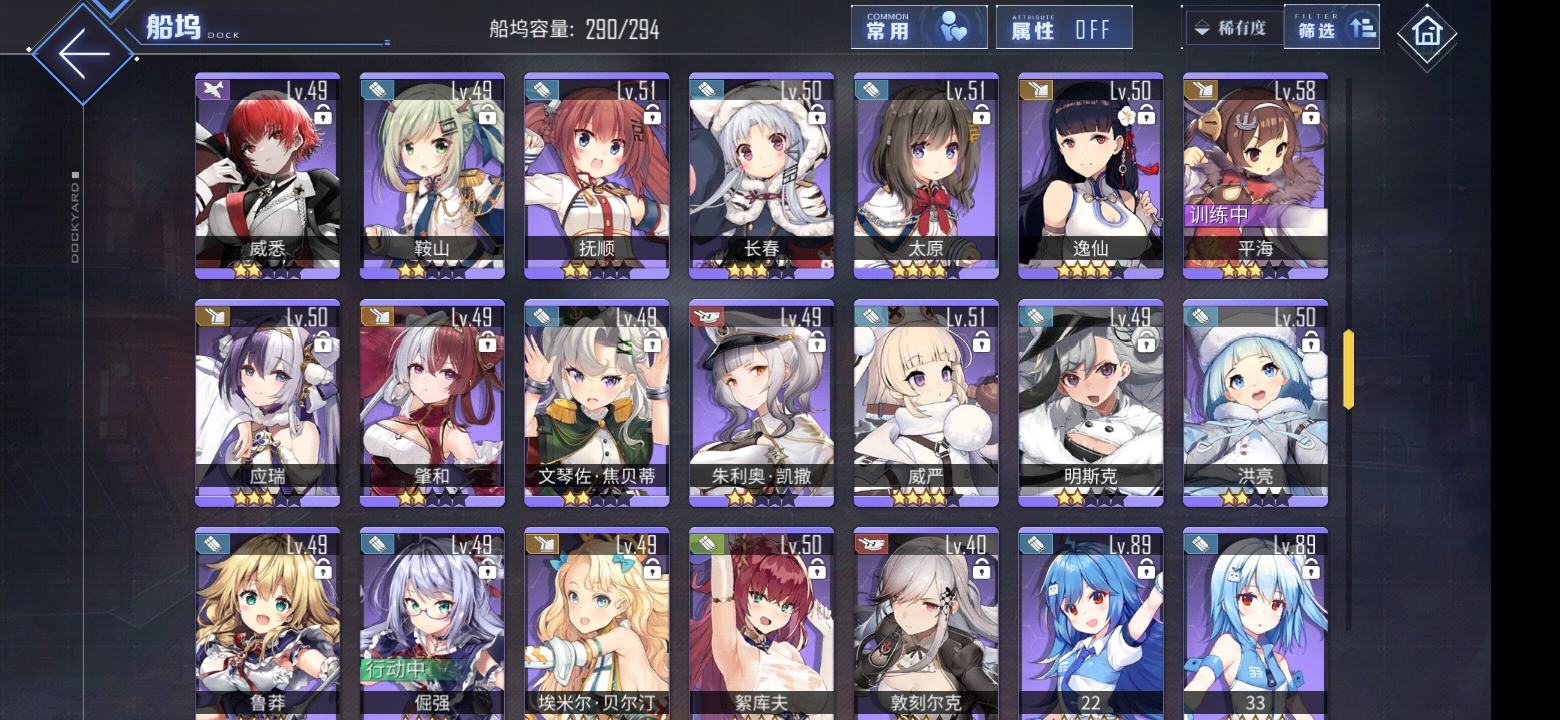
Task: Go back using the arrow button
Action: (82, 53)
